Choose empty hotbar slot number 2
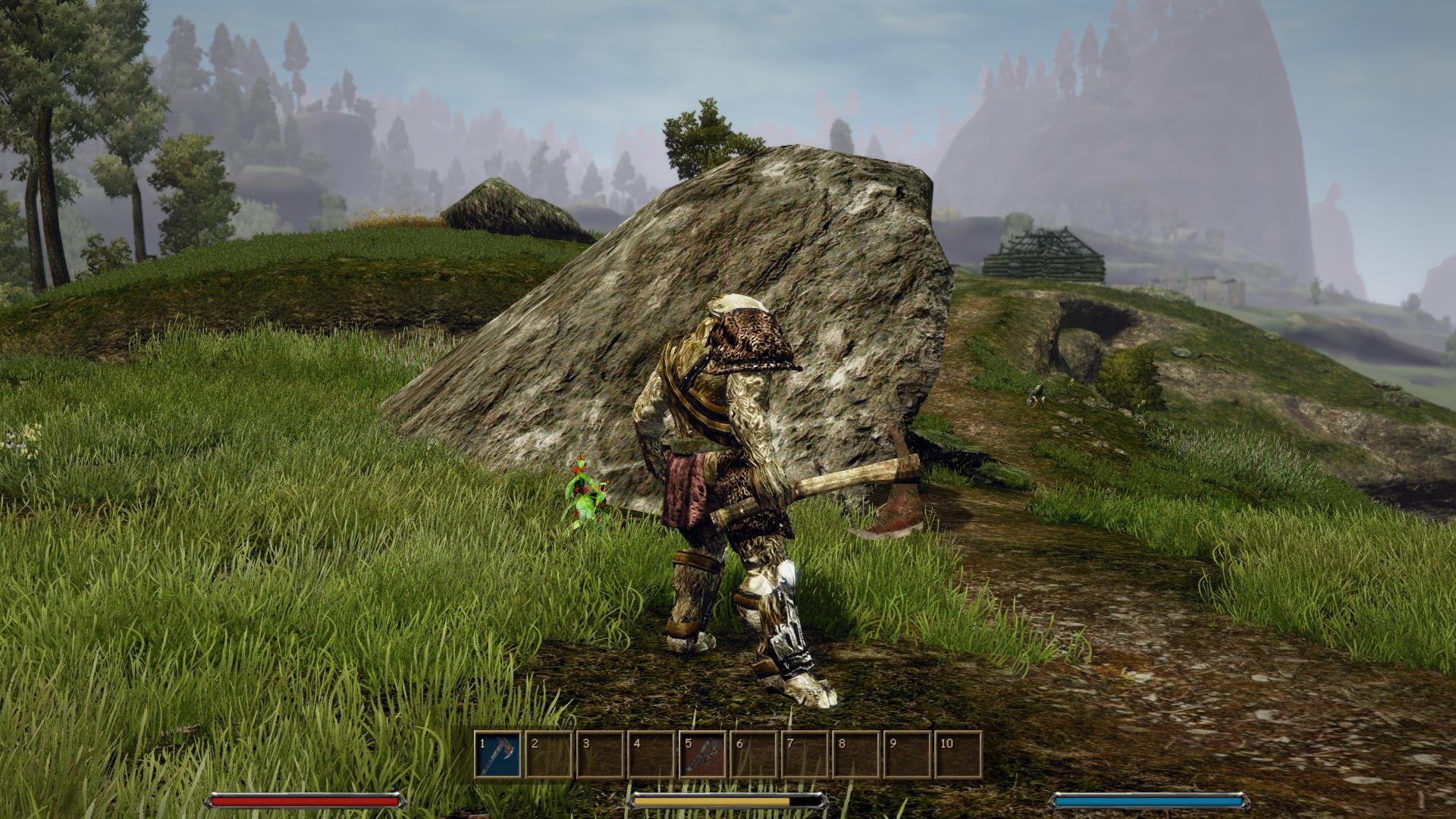1456x819 pixels. coord(548,755)
